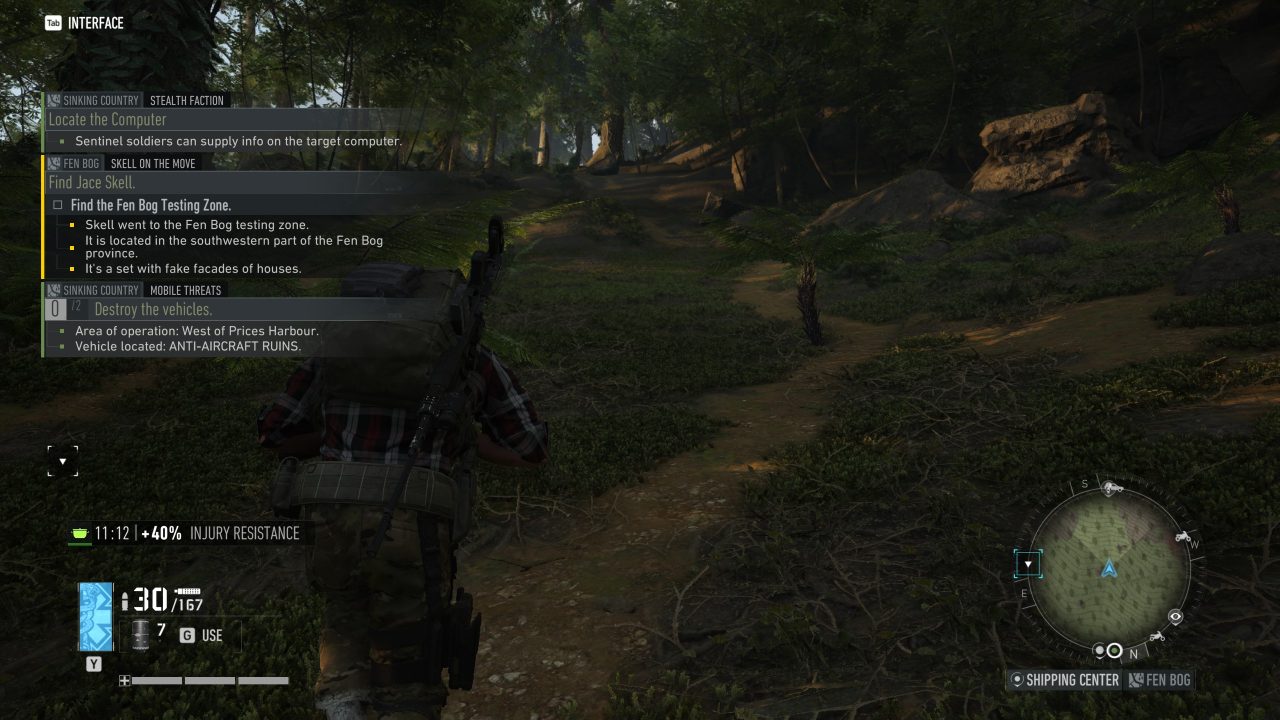Open the Fen Bog province label
1280x720 pixels.
click(x=1160, y=680)
